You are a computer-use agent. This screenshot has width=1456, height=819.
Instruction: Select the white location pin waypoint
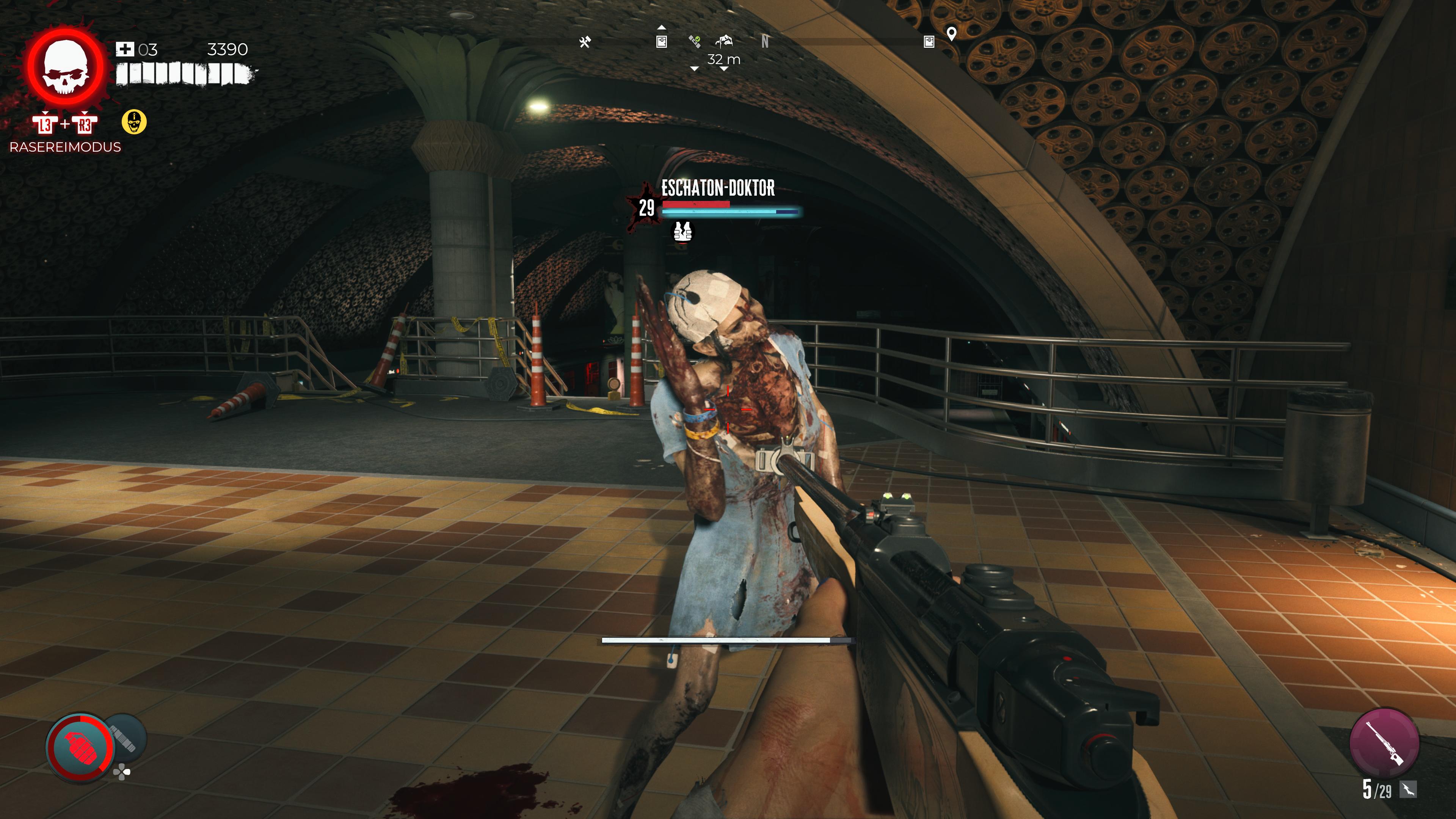(951, 34)
